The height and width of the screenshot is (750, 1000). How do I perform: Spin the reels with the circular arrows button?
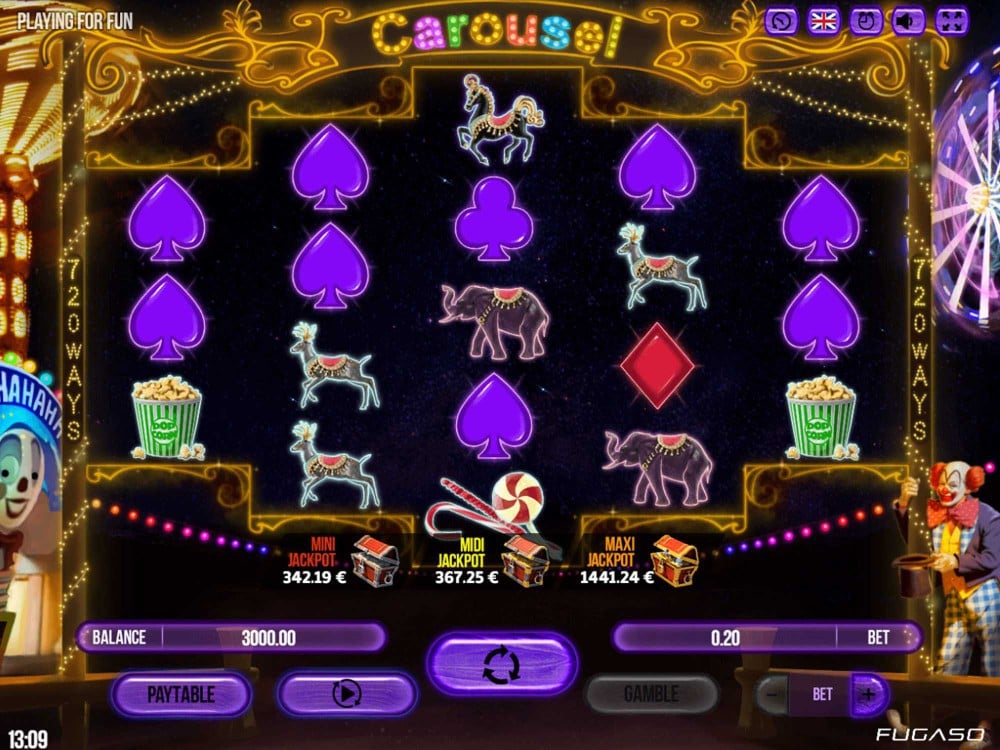(x=502, y=664)
